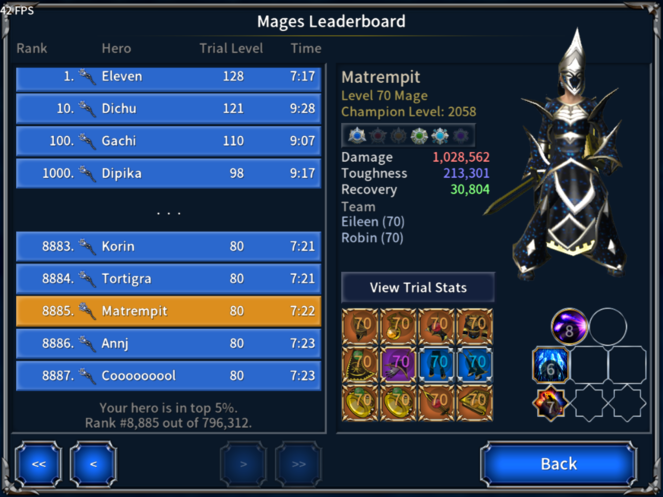
Task: Go to previous leaderboard page
Action: tap(93, 463)
